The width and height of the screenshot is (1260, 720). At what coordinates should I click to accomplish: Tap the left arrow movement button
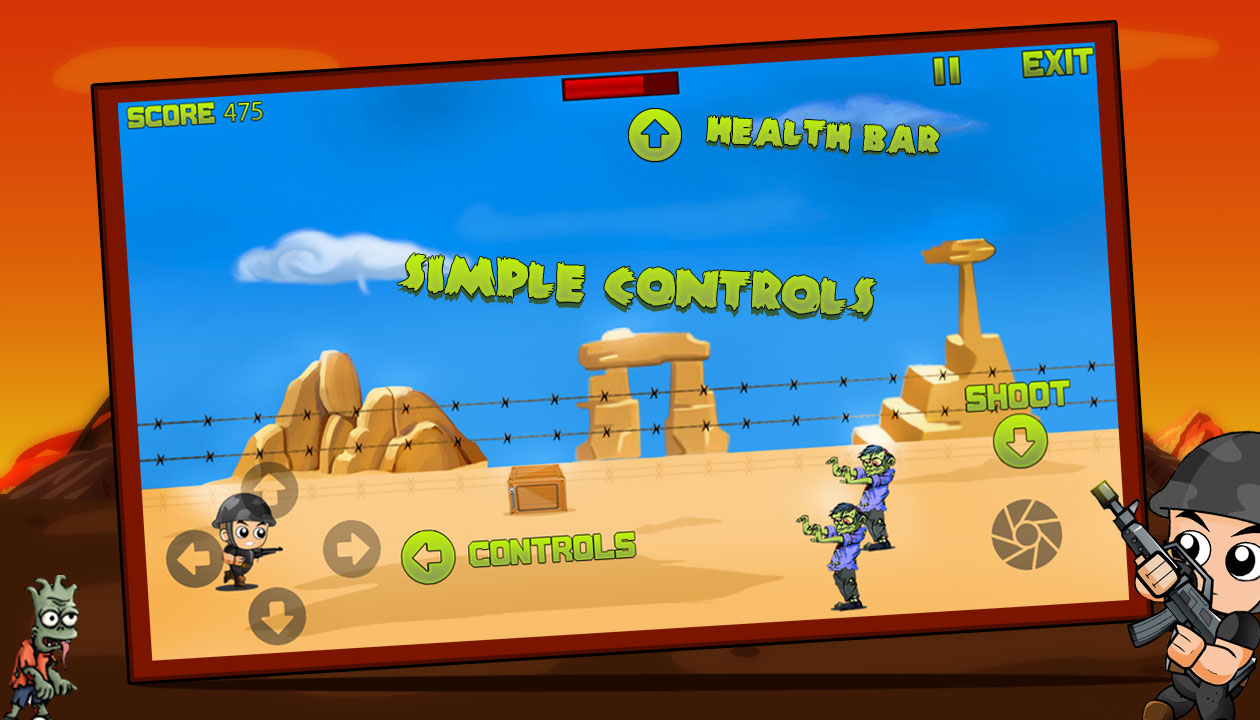(x=194, y=559)
